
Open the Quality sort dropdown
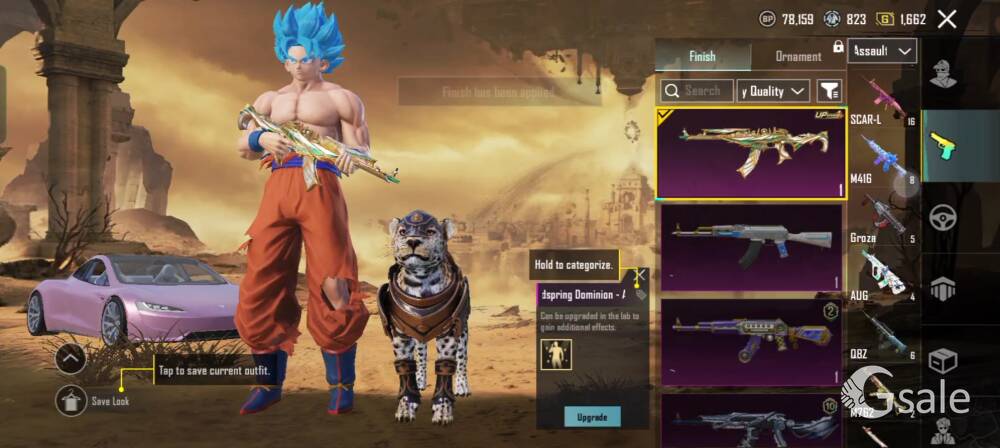[x=773, y=91]
